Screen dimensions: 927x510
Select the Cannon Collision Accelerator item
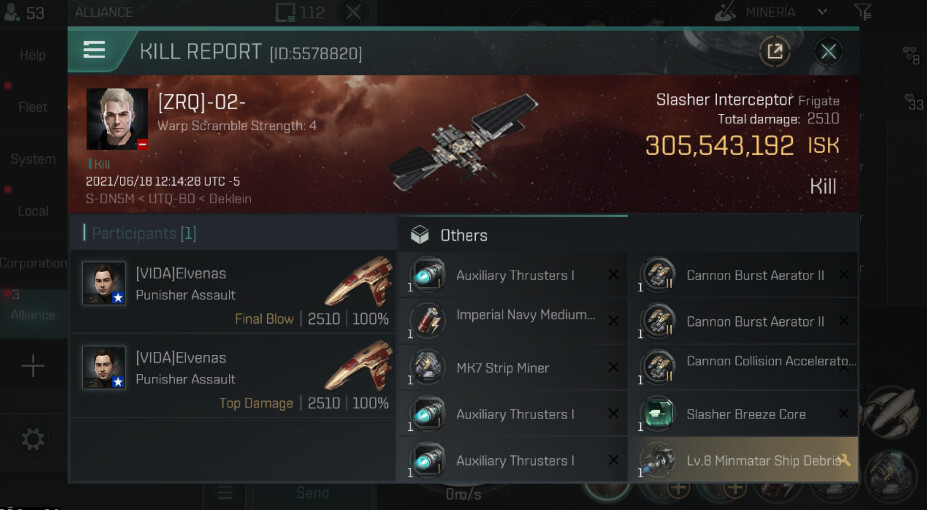[x=744, y=368]
